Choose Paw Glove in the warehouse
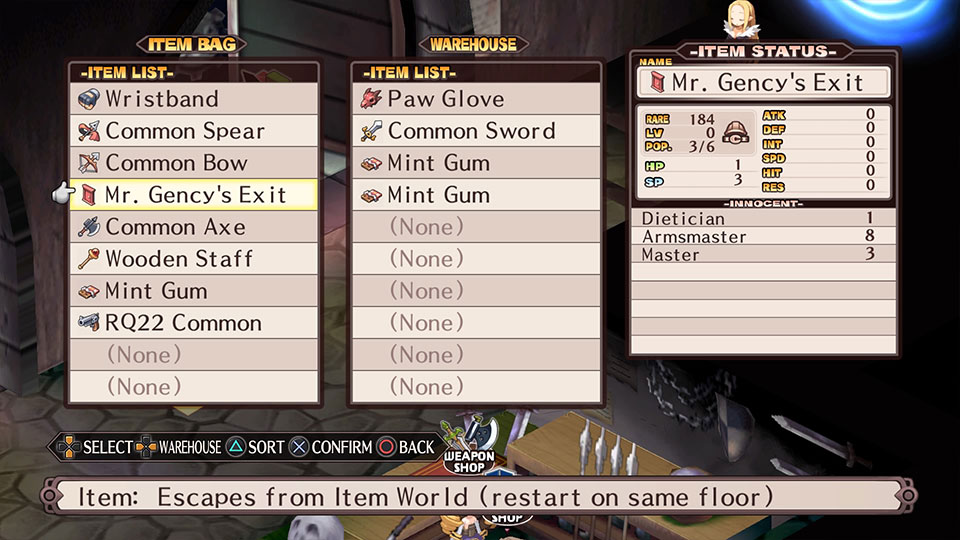This screenshot has width=960, height=540. [476, 99]
